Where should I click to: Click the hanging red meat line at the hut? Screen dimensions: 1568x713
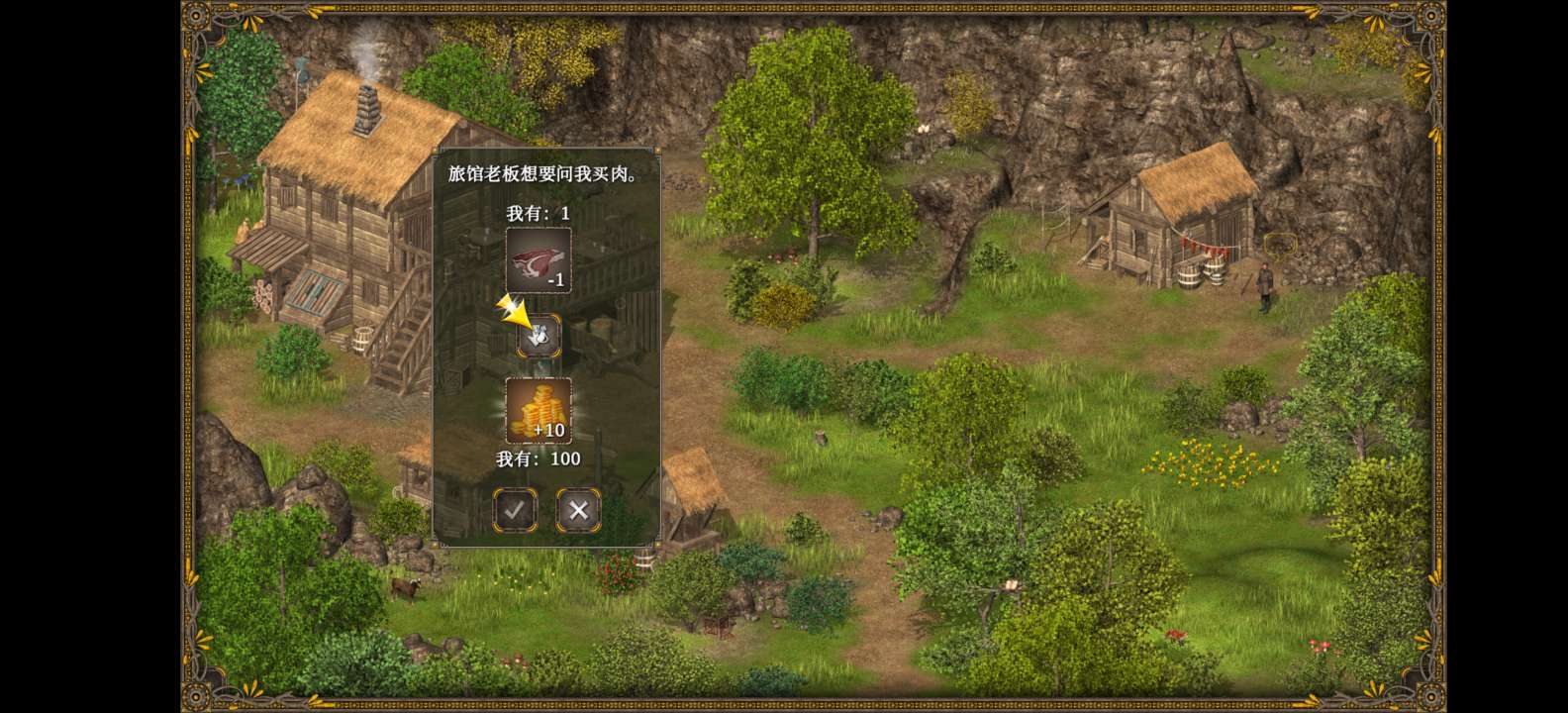pyautogui.click(x=1205, y=244)
